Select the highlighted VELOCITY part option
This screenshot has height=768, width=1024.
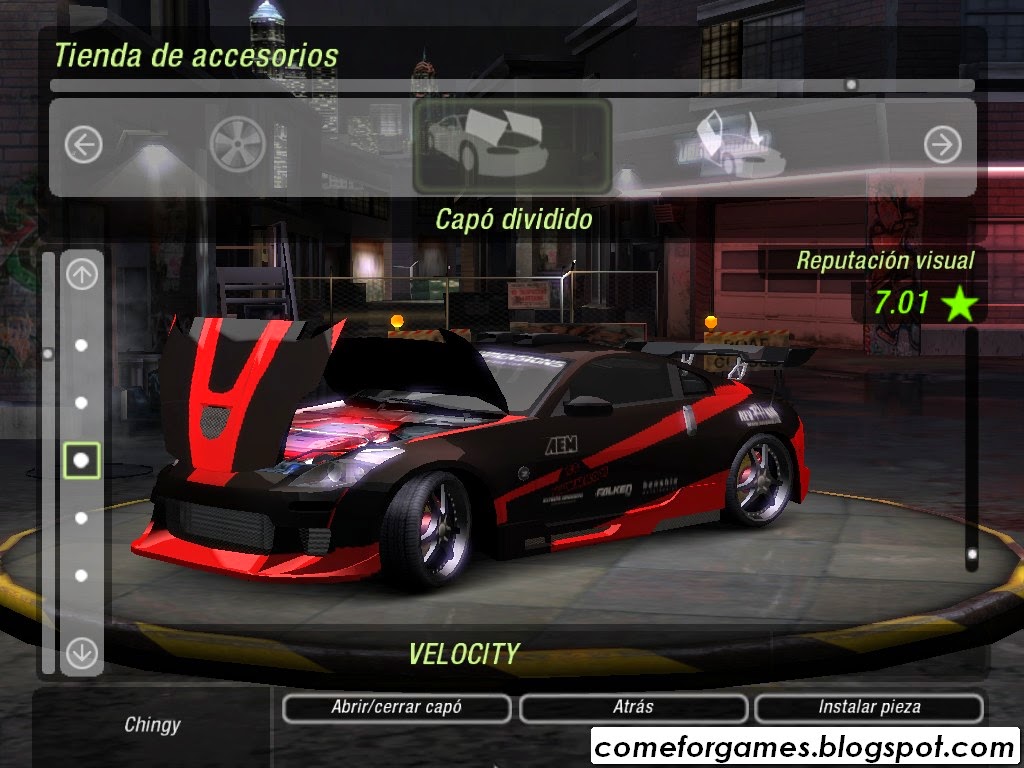tap(82, 460)
